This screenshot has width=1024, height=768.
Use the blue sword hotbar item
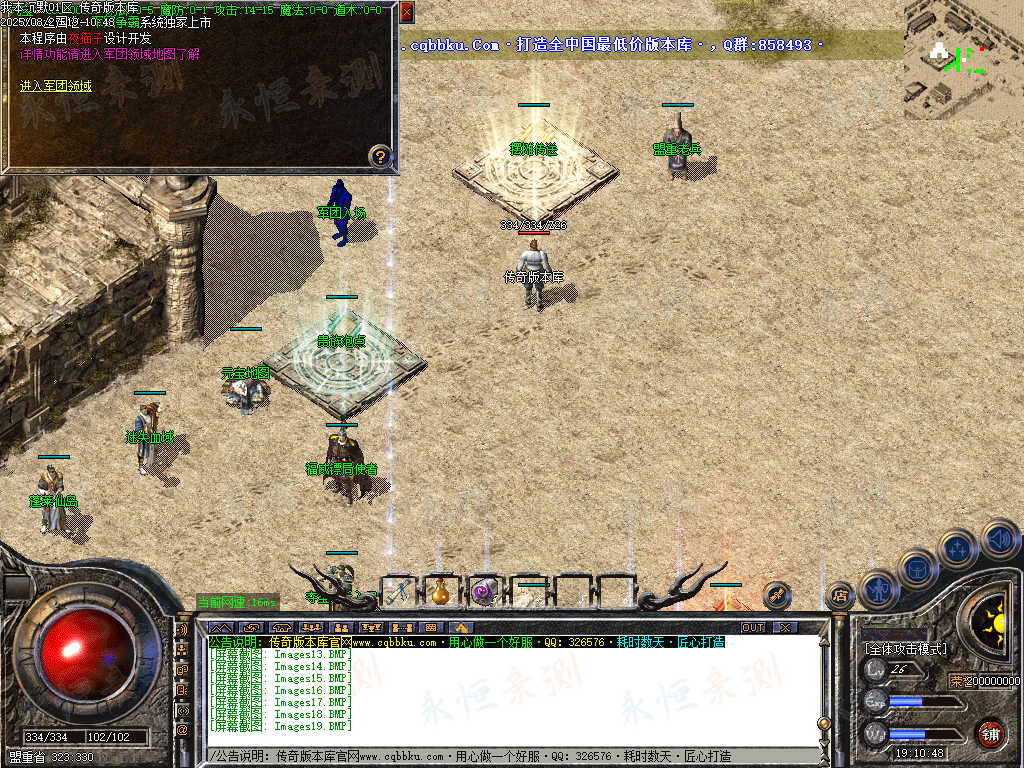click(x=399, y=591)
